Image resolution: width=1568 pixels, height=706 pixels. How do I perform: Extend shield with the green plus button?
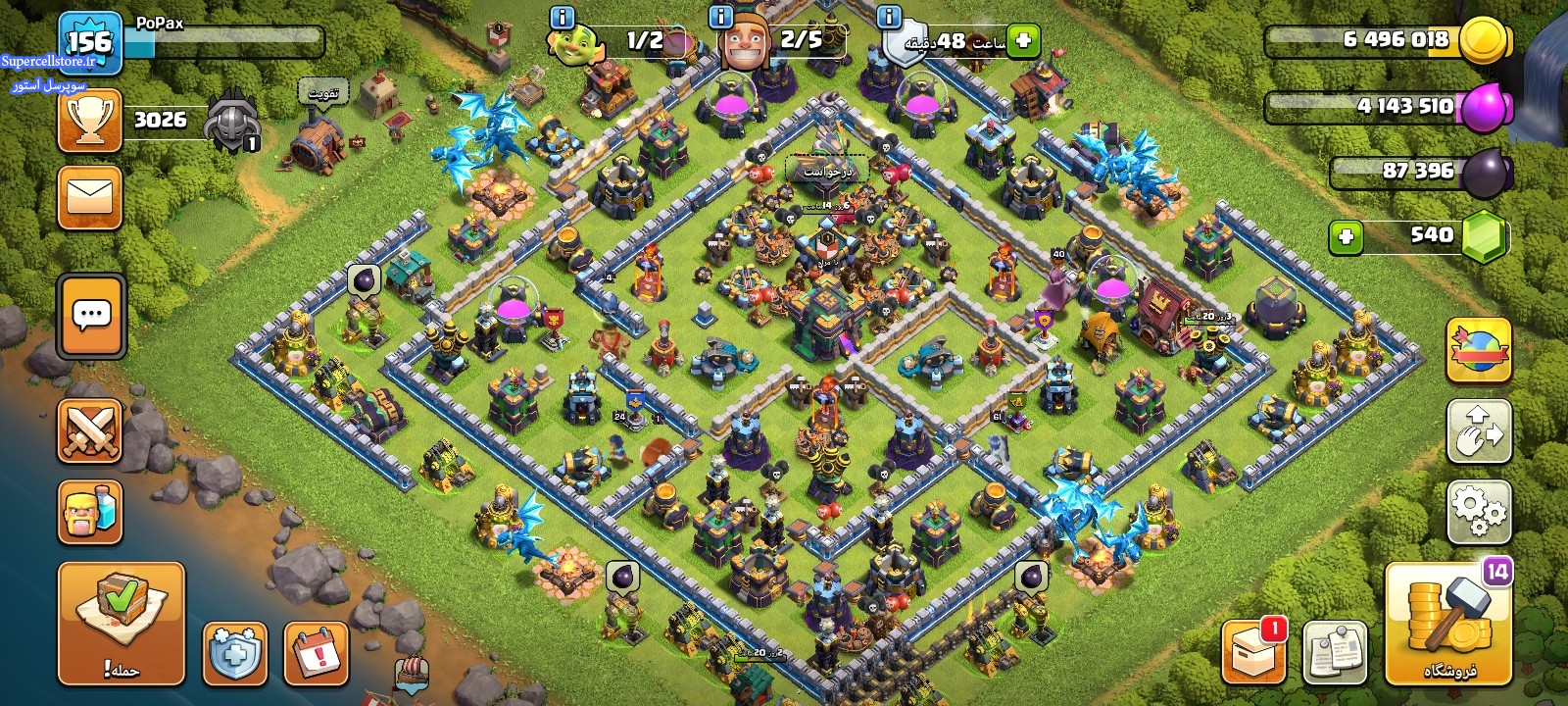click(x=1023, y=41)
